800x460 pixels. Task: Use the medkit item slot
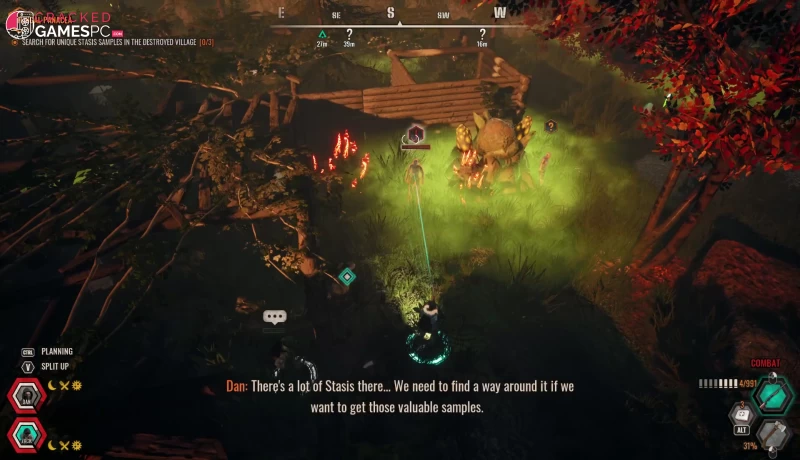pyautogui.click(x=742, y=412)
